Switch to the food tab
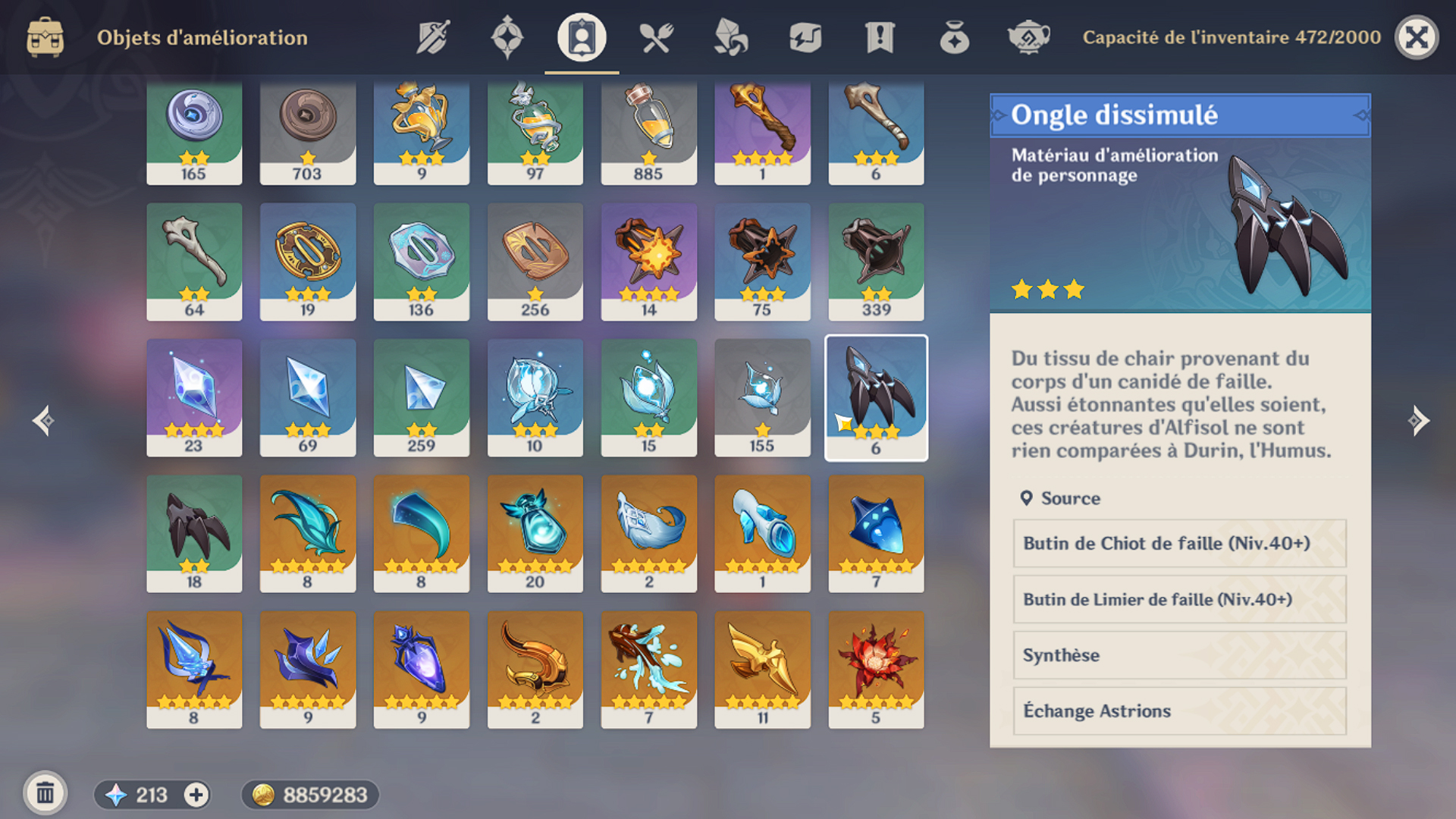1456x819 pixels. (x=656, y=37)
